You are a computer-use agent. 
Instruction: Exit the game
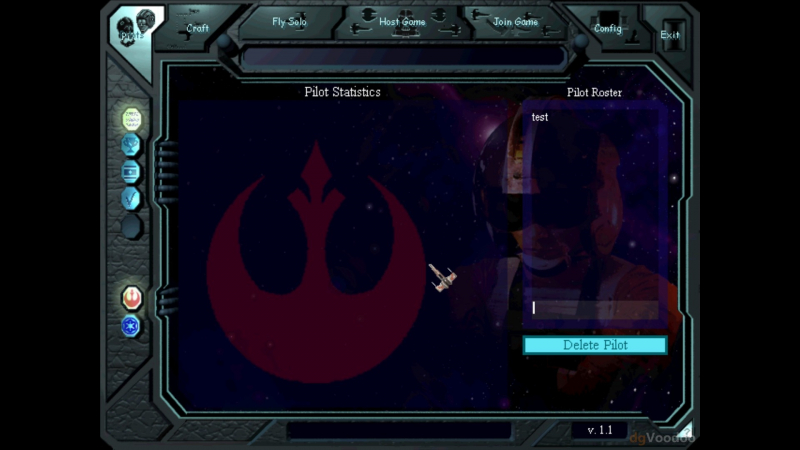[670, 34]
